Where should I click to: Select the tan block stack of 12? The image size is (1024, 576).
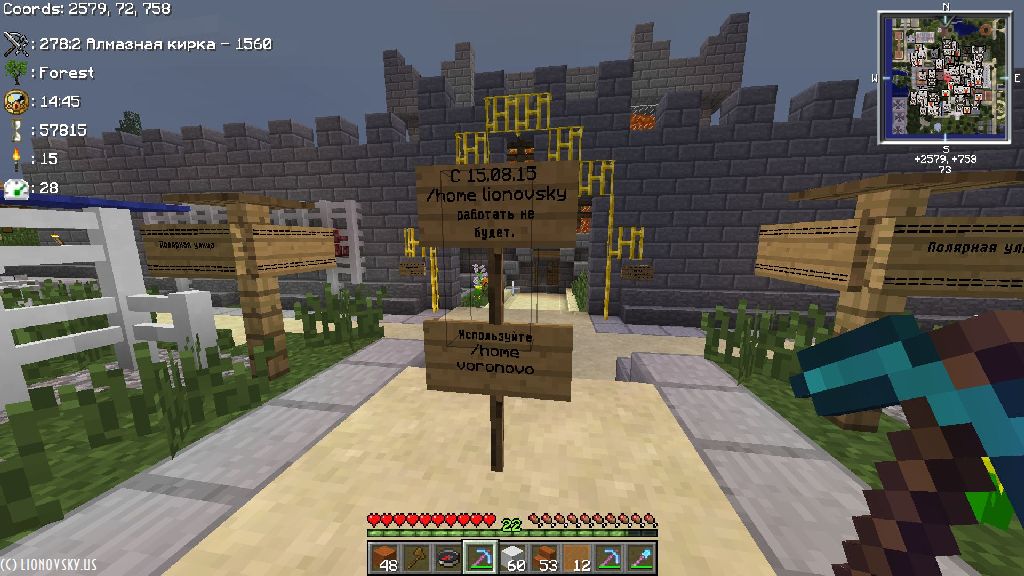[x=578, y=558]
